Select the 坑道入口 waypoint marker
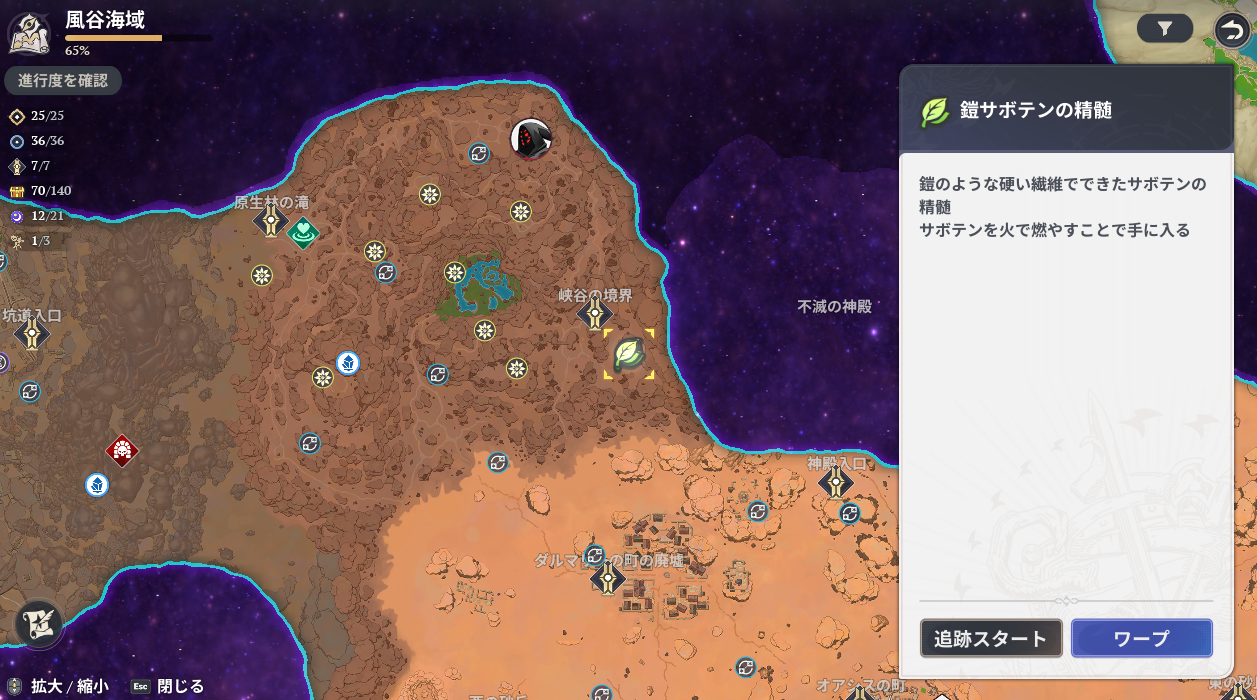 33,334
